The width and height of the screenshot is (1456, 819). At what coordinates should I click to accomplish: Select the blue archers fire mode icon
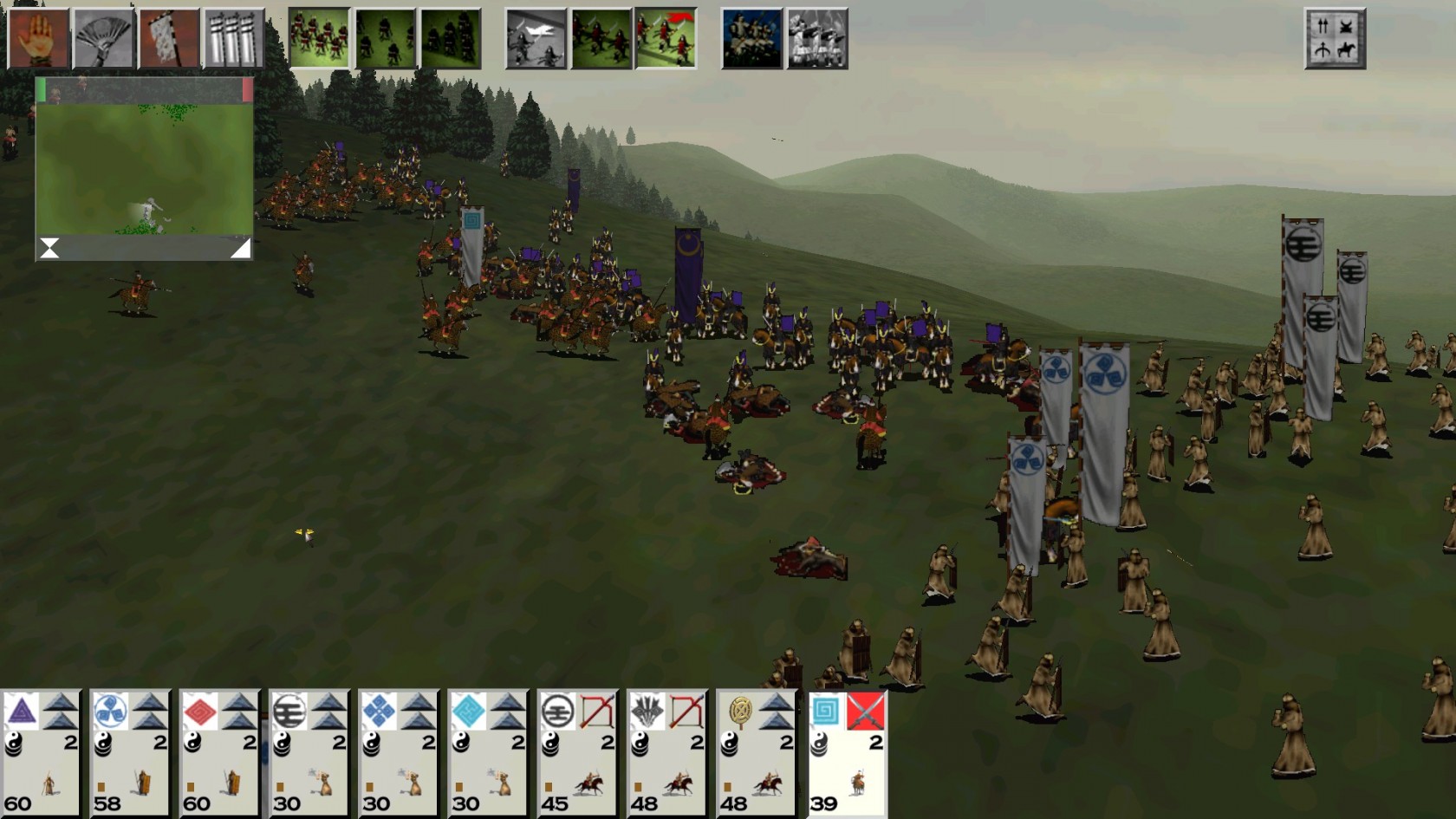coord(751,39)
